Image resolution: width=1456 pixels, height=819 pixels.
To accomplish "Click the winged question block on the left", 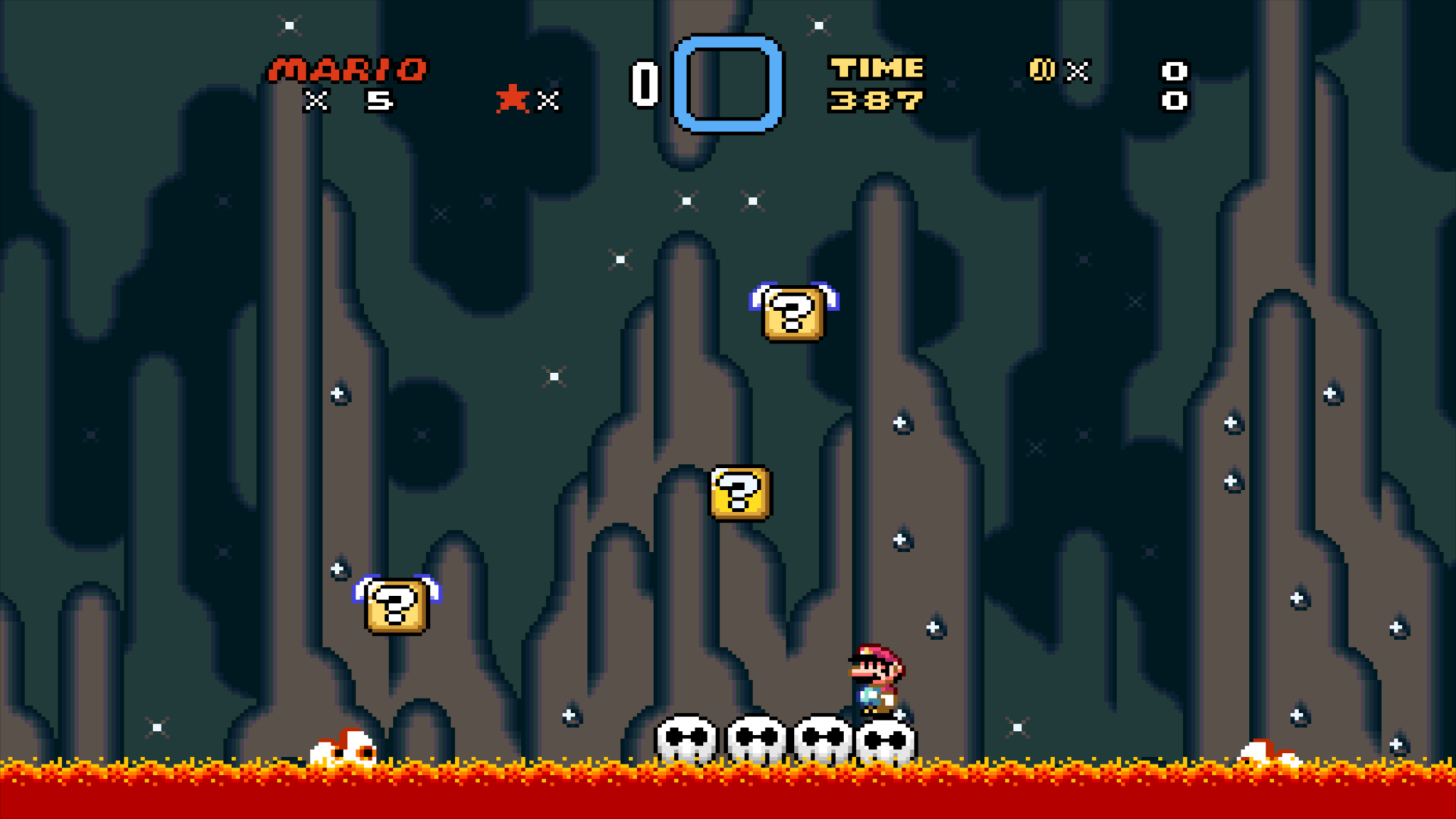I will pyautogui.click(x=397, y=605).
